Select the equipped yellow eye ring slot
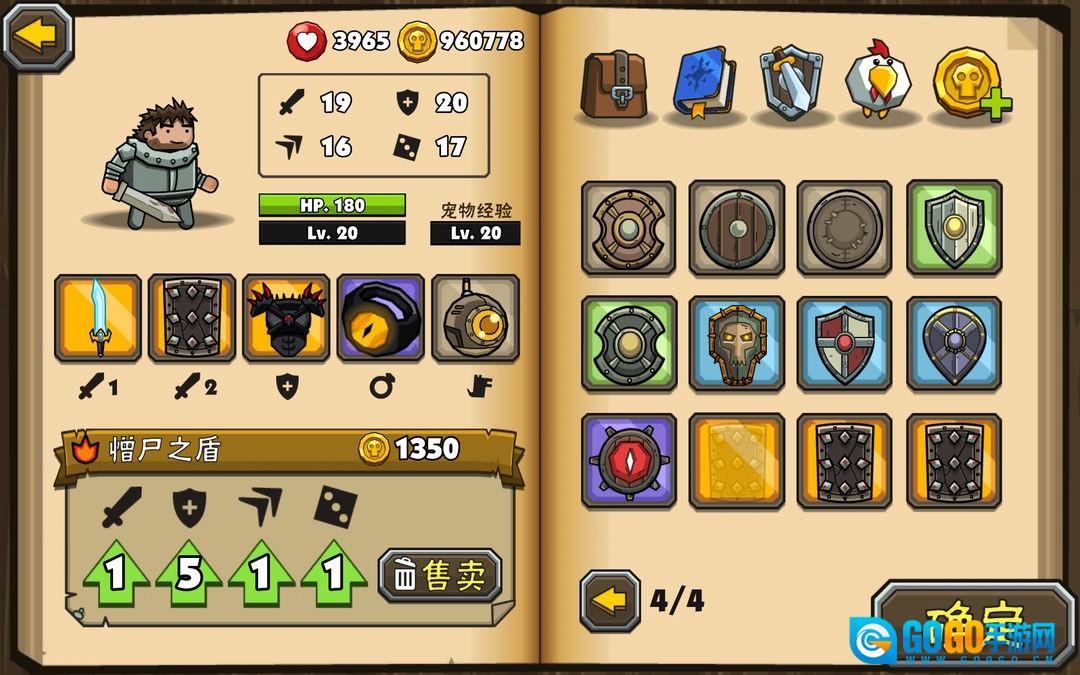The width and height of the screenshot is (1080, 675). click(380, 318)
